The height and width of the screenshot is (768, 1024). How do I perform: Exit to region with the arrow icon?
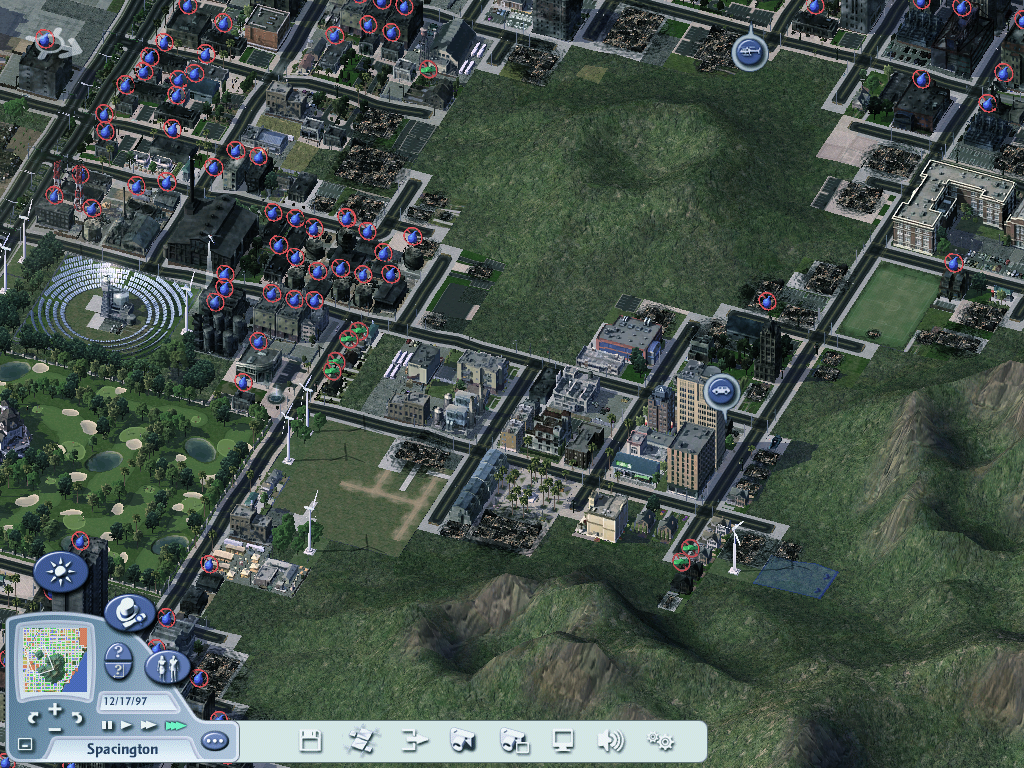pyautogui.click(x=414, y=741)
